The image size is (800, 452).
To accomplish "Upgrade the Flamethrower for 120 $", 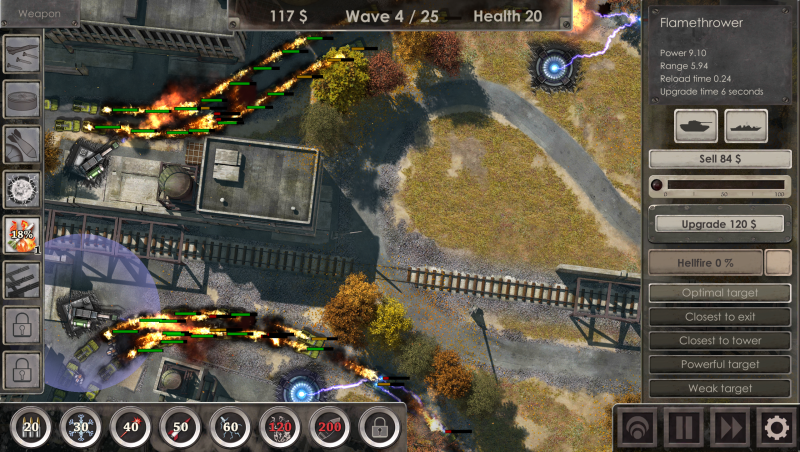I will pyautogui.click(x=720, y=224).
